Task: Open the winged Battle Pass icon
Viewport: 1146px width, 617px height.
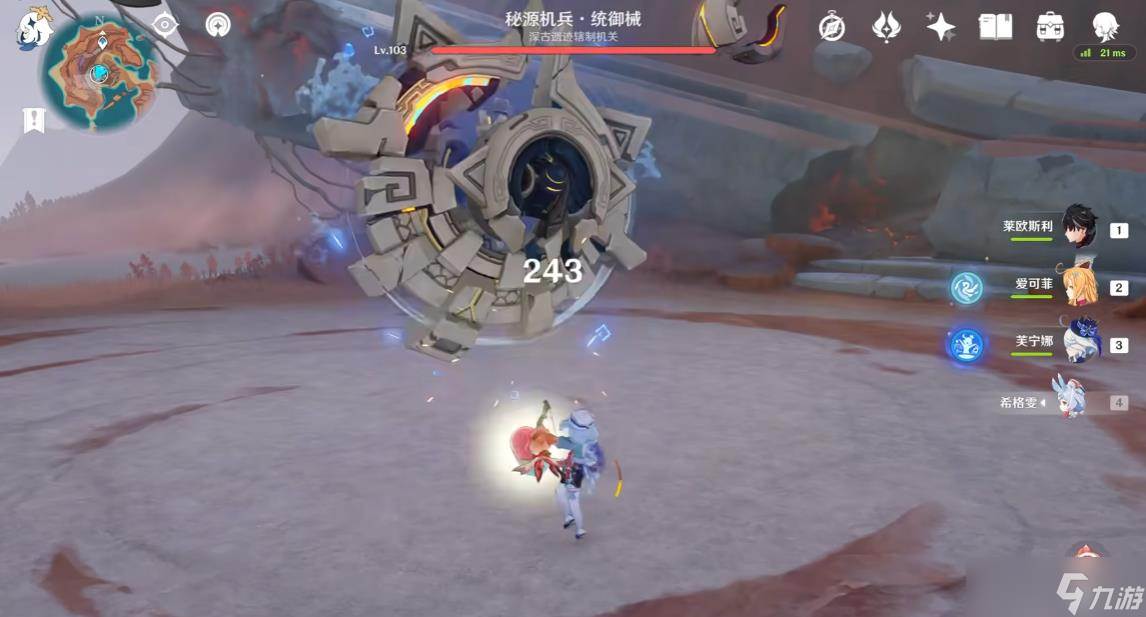Action: [x=886, y=27]
